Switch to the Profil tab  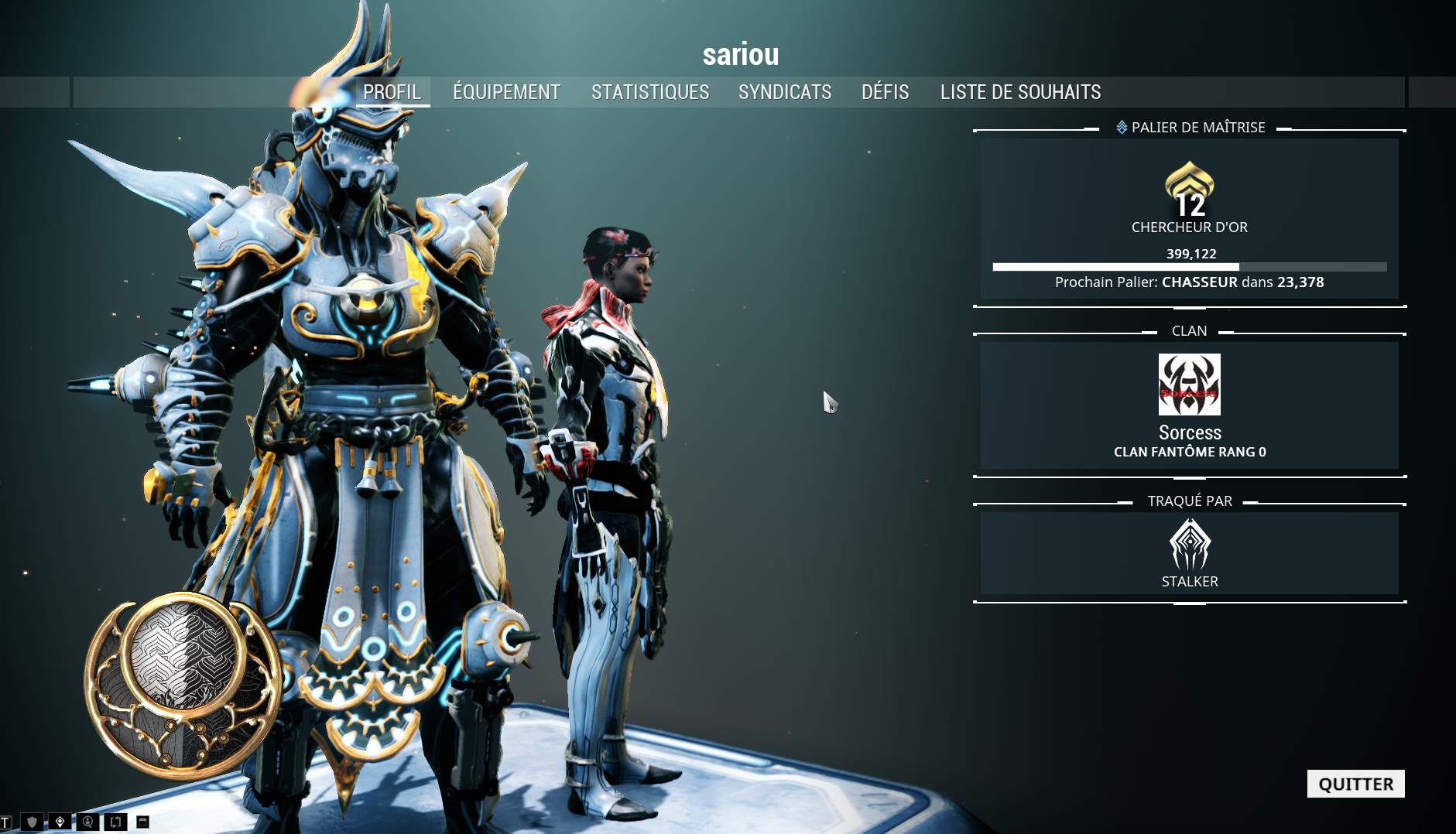tap(392, 92)
